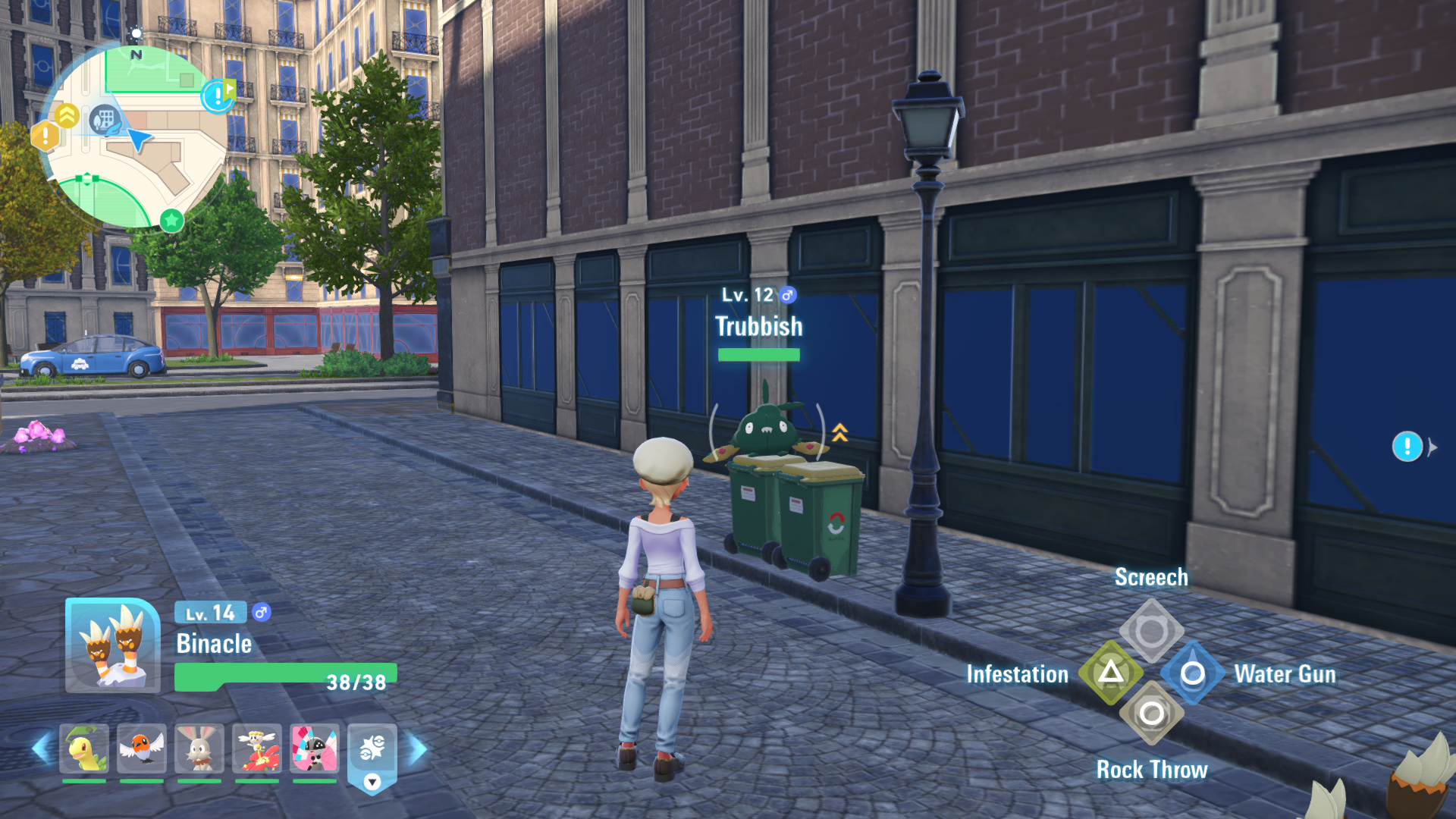Image resolution: width=1456 pixels, height=819 pixels.
Task: Use the Rock Throw move
Action: point(1151,714)
